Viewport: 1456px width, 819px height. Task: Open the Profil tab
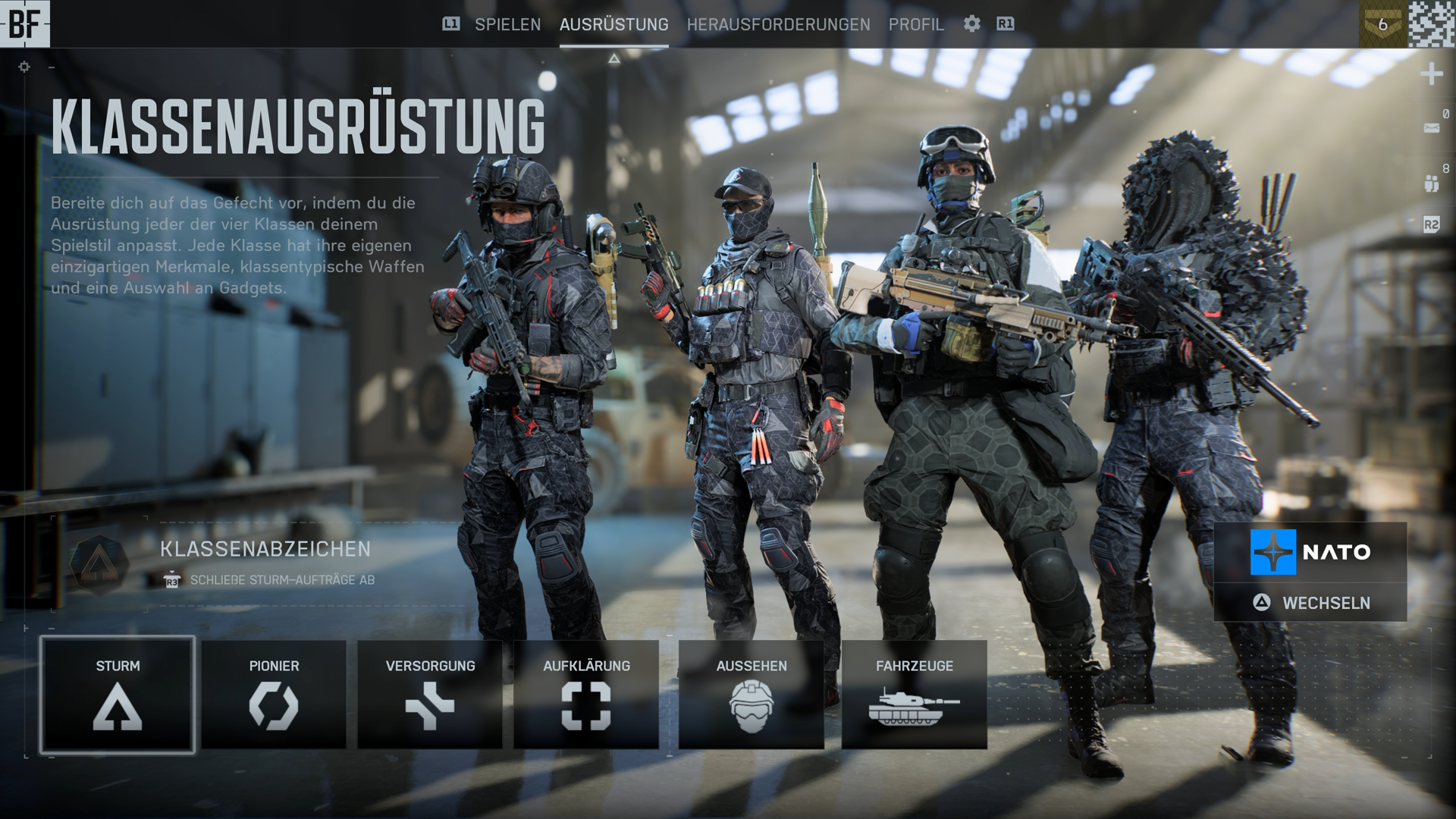(916, 24)
